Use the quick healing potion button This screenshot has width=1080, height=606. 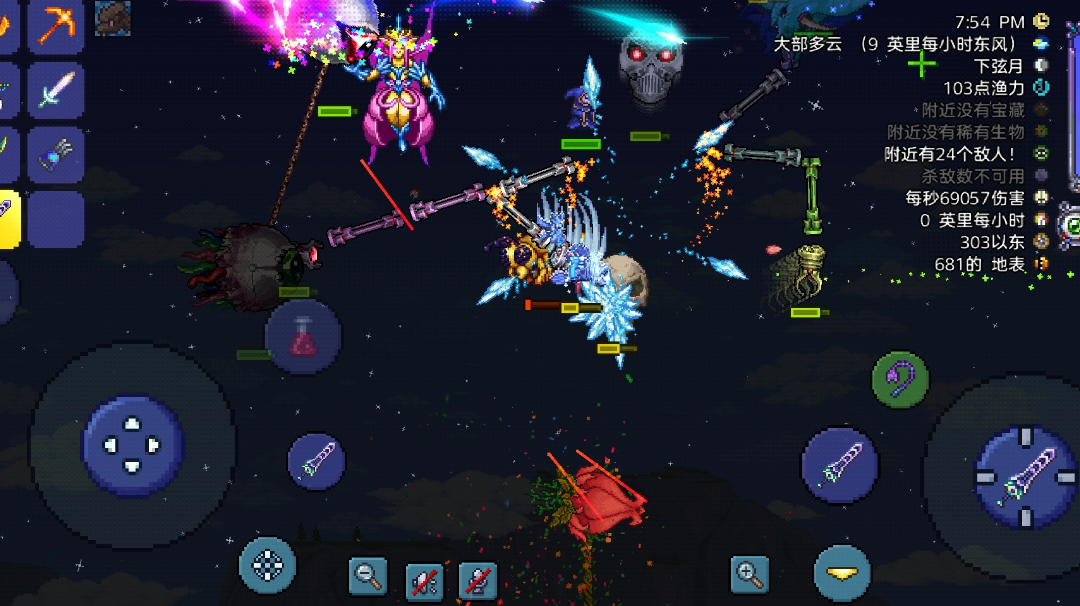pos(303,337)
